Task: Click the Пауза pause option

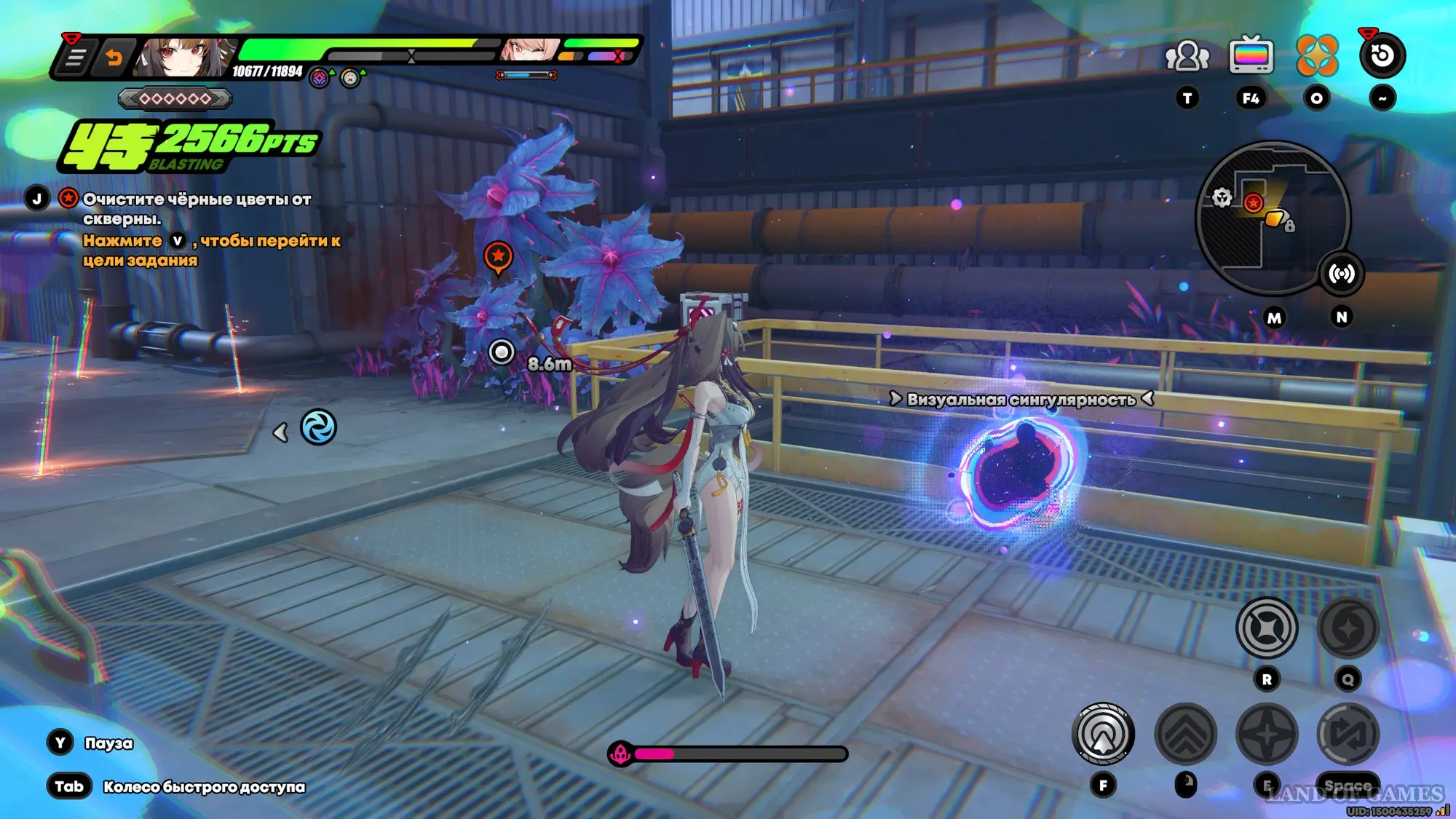Action: tap(108, 743)
